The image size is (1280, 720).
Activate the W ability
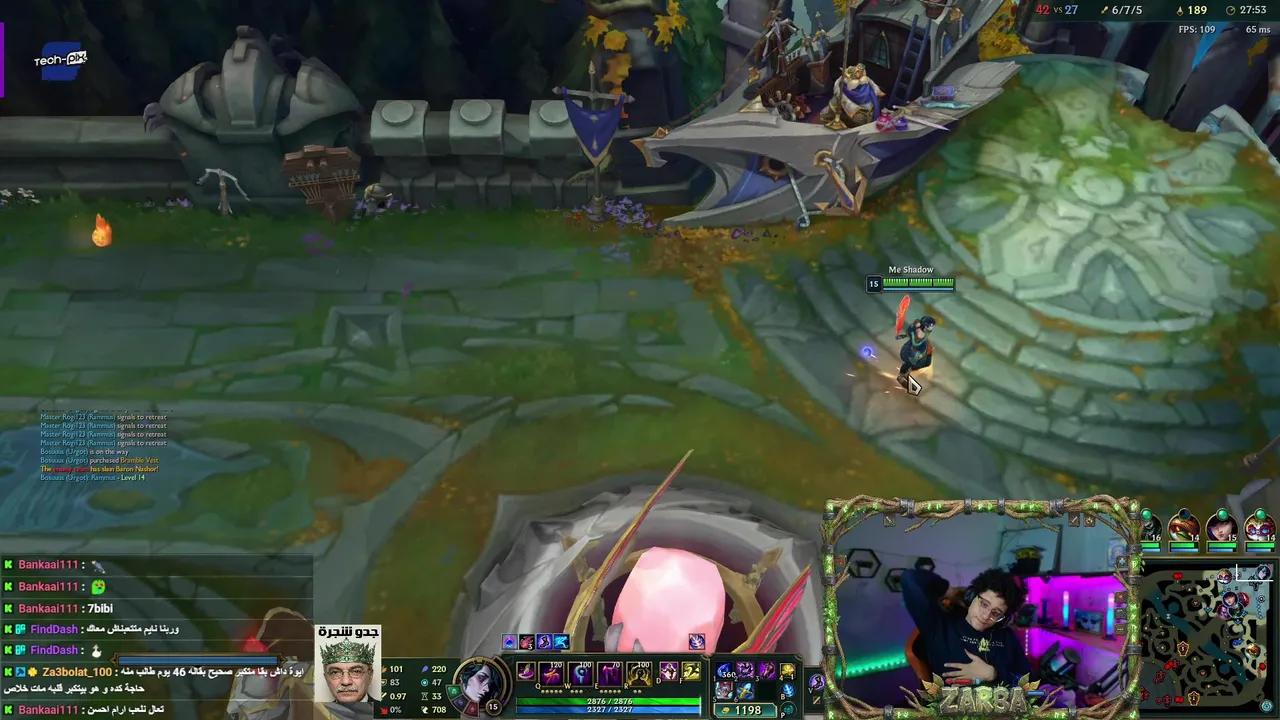[x=581, y=673]
